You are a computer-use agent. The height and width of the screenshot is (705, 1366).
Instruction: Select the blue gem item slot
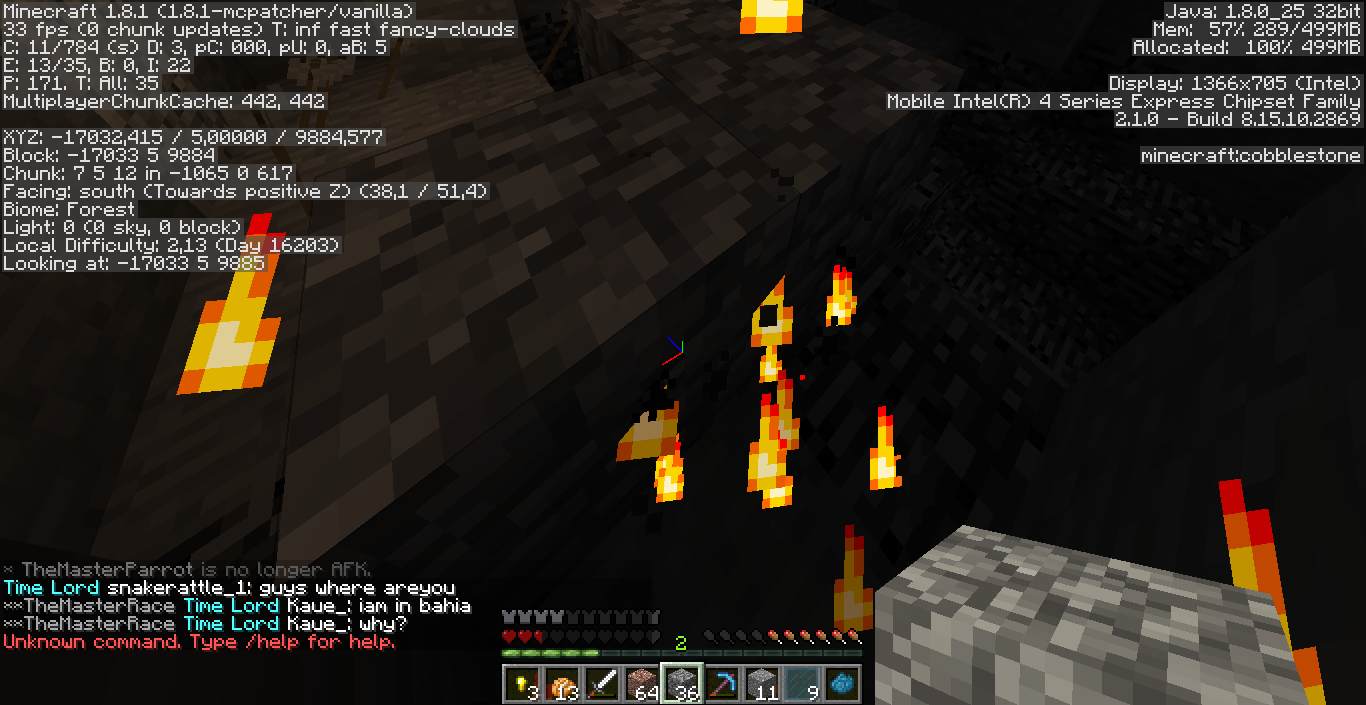(843, 683)
